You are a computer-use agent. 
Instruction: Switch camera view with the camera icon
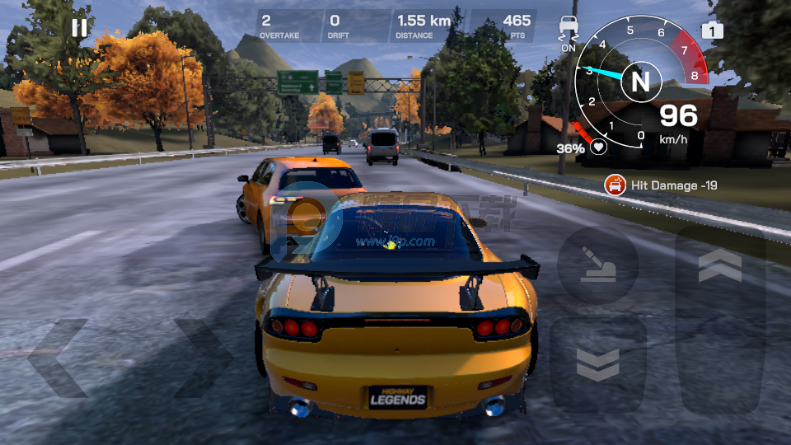(x=712, y=30)
